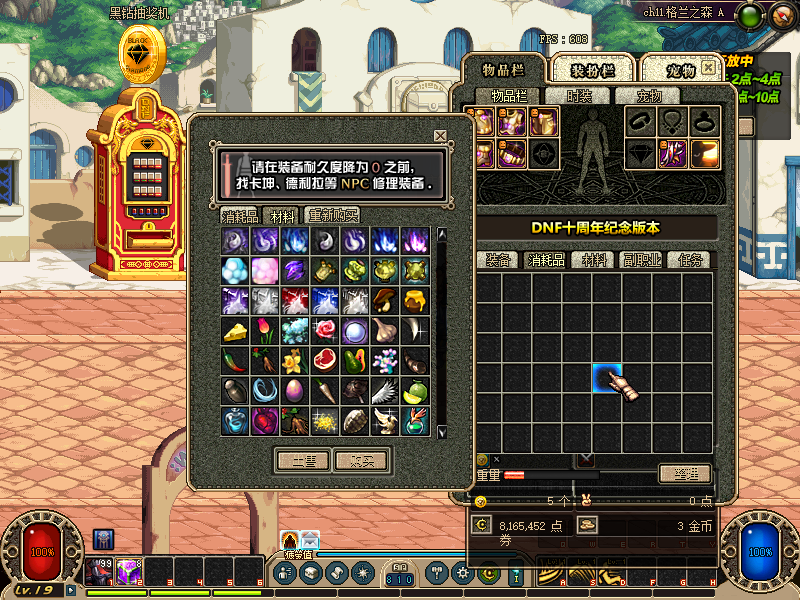Switch to the shop's 消耗品 tab
The height and width of the screenshot is (600, 800).
point(240,215)
